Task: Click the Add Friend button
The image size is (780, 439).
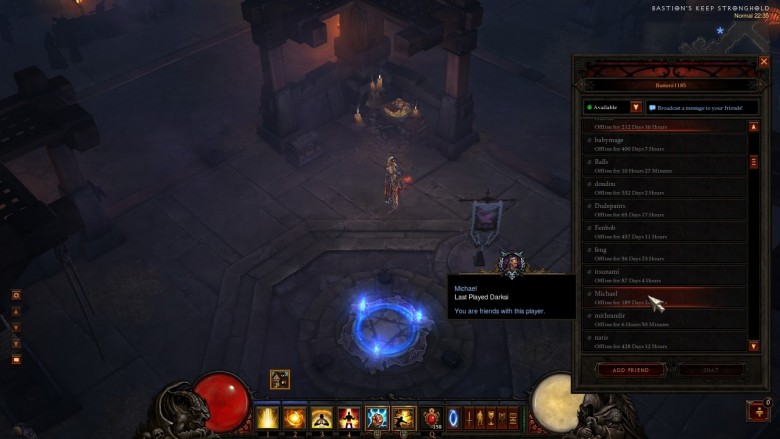Action: (x=630, y=369)
